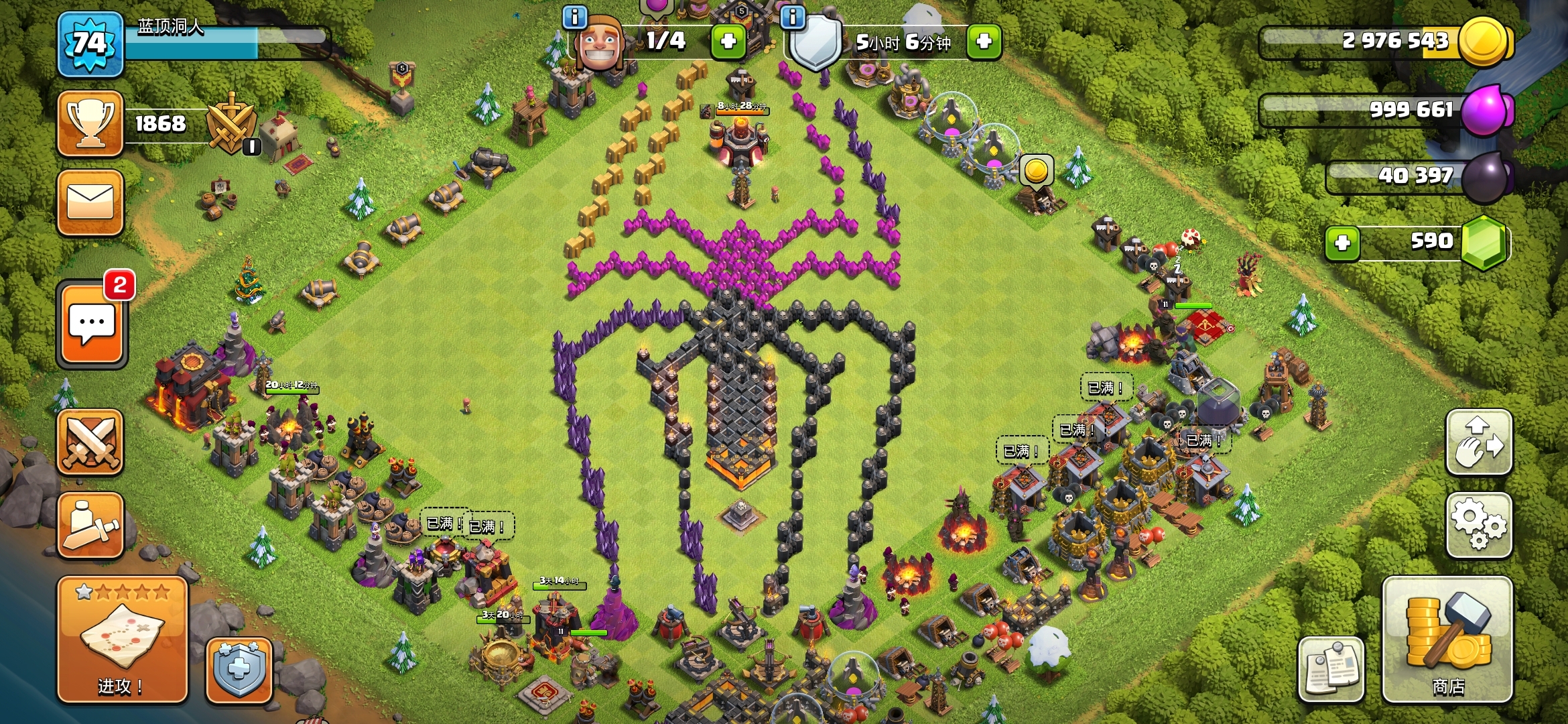Viewport: 1568px width, 724px height.
Task: Open the settings gears button
Action: [x=1479, y=526]
